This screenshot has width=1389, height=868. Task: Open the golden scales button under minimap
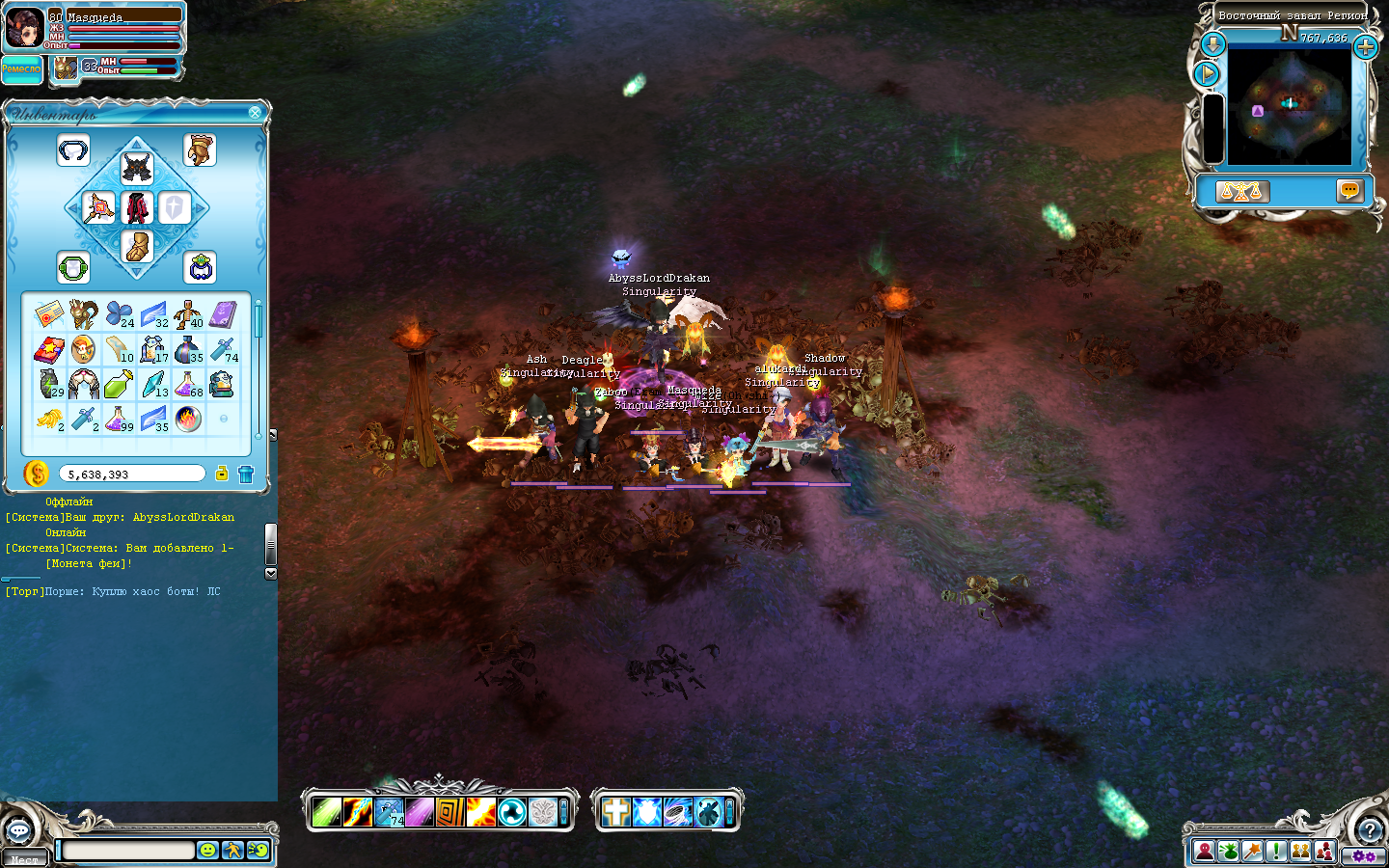tap(1241, 191)
